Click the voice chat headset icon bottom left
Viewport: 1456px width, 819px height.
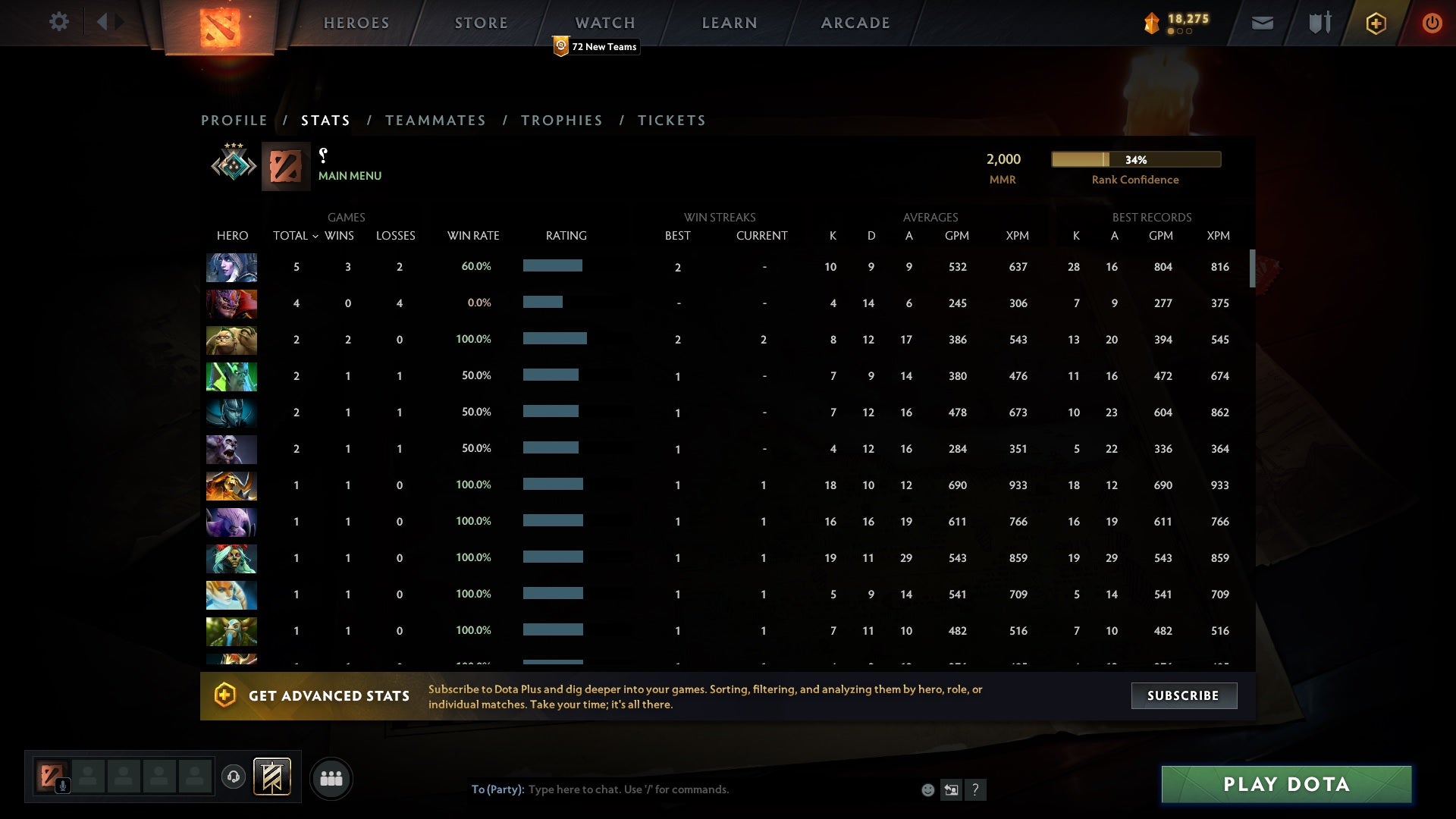pos(234,775)
